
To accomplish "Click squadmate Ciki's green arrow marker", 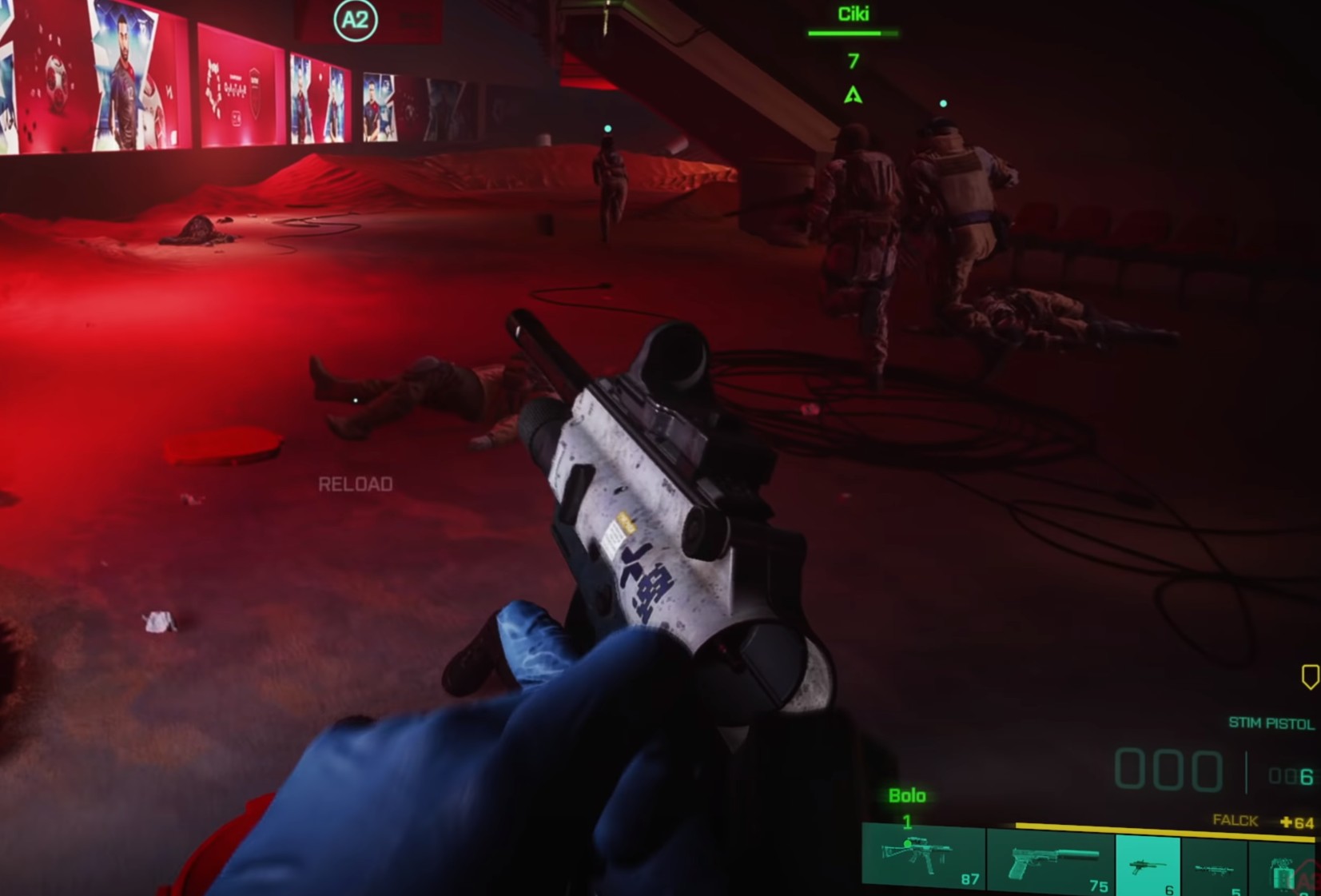I will 853,96.
